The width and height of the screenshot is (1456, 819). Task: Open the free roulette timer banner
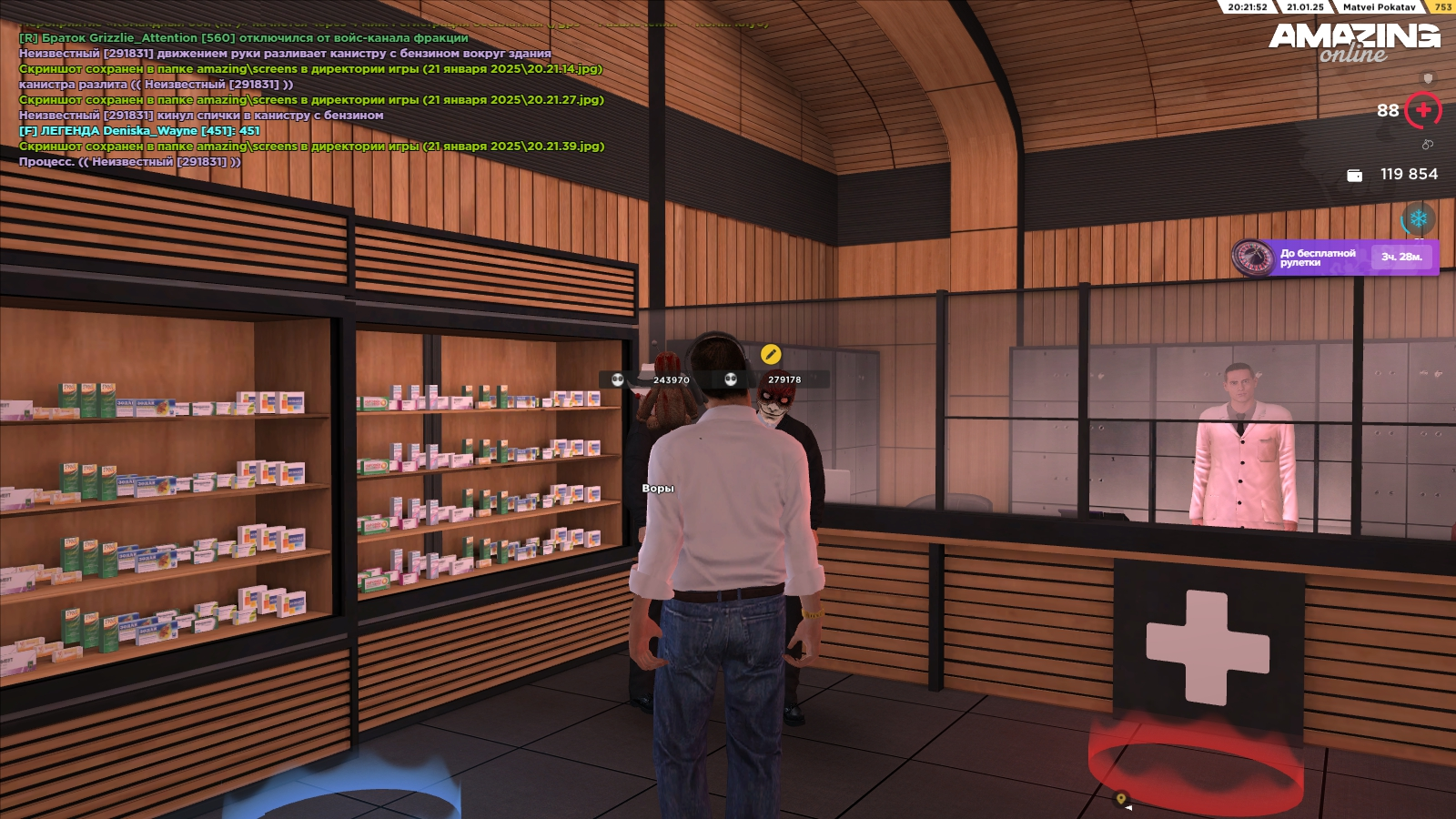[1336, 258]
